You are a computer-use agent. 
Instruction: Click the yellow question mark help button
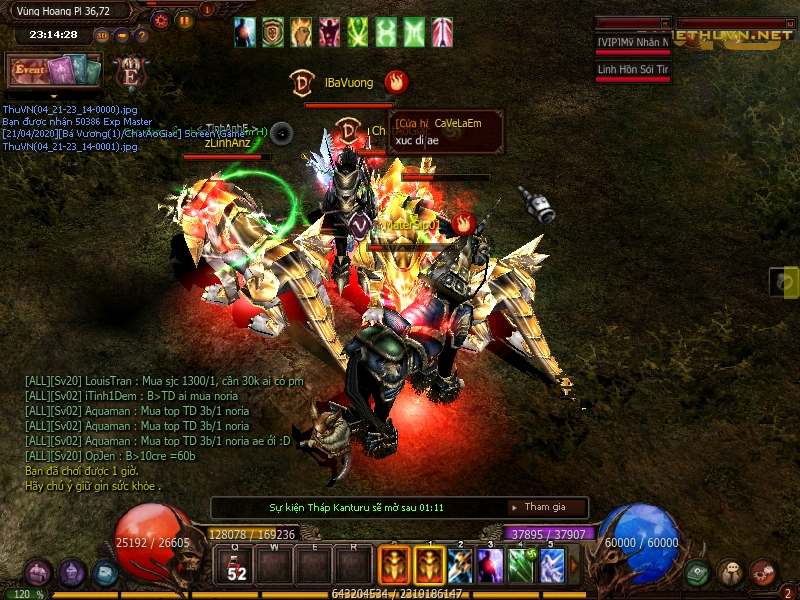(141, 35)
